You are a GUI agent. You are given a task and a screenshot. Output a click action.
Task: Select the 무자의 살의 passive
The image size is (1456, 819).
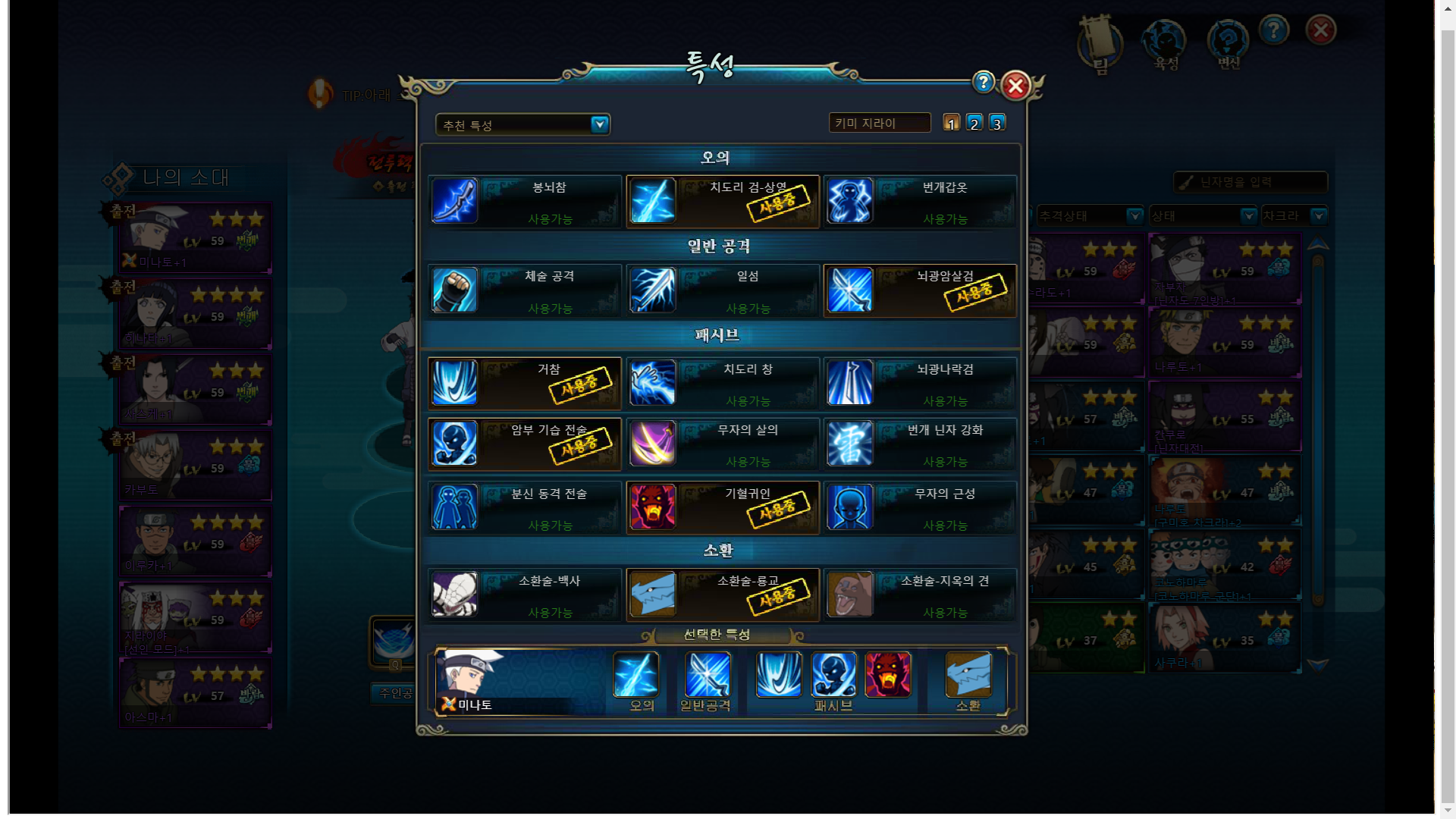(723, 444)
